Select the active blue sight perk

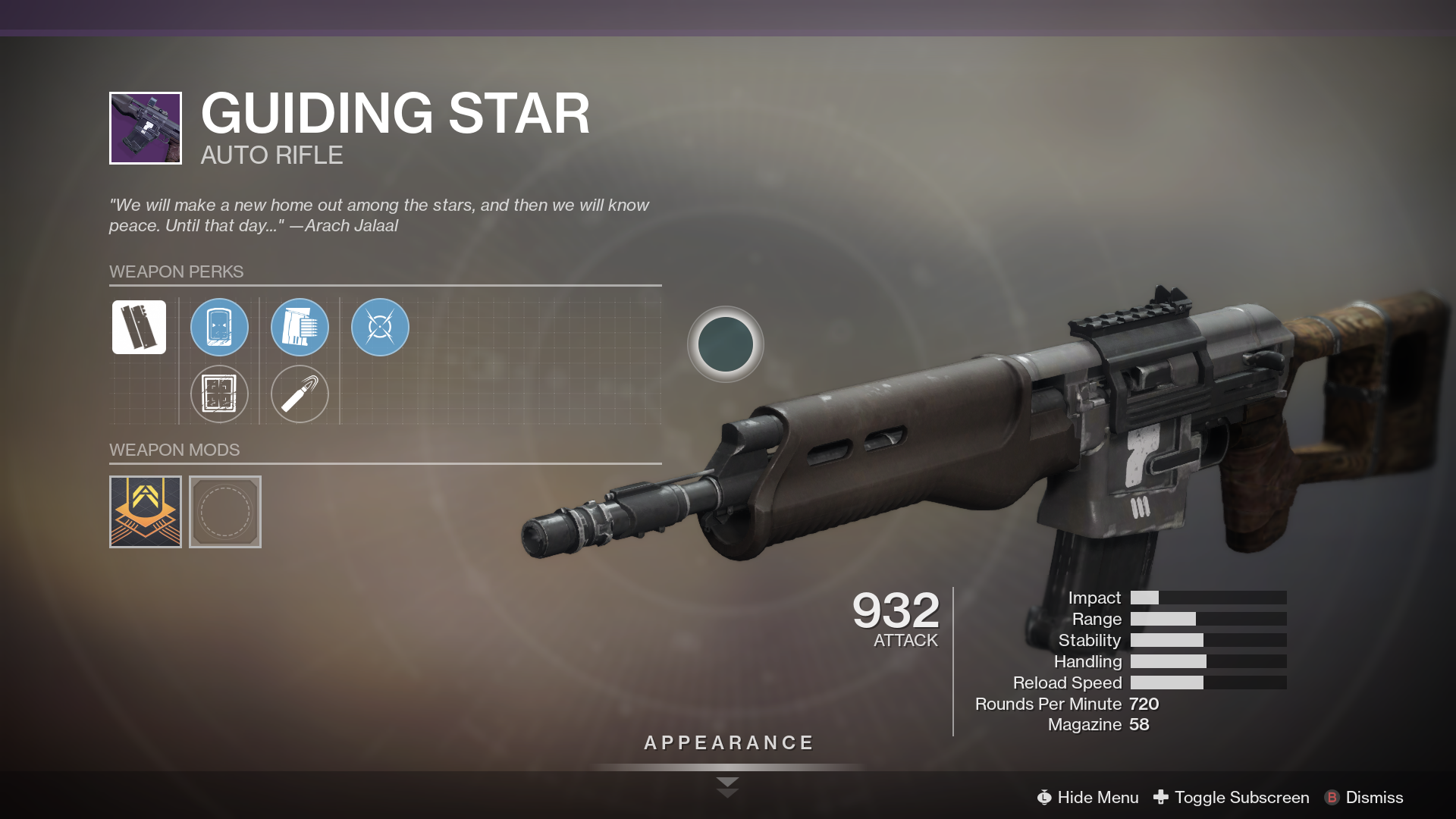[219, 328]
